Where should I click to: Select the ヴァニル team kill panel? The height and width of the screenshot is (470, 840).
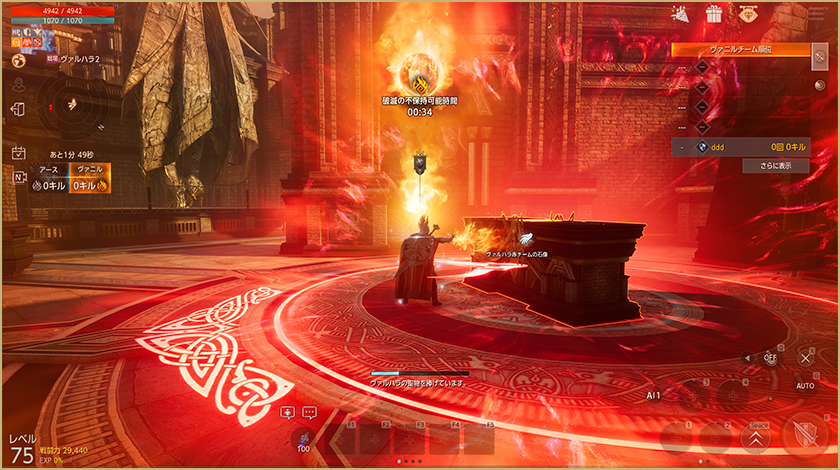tap(90, 178)
